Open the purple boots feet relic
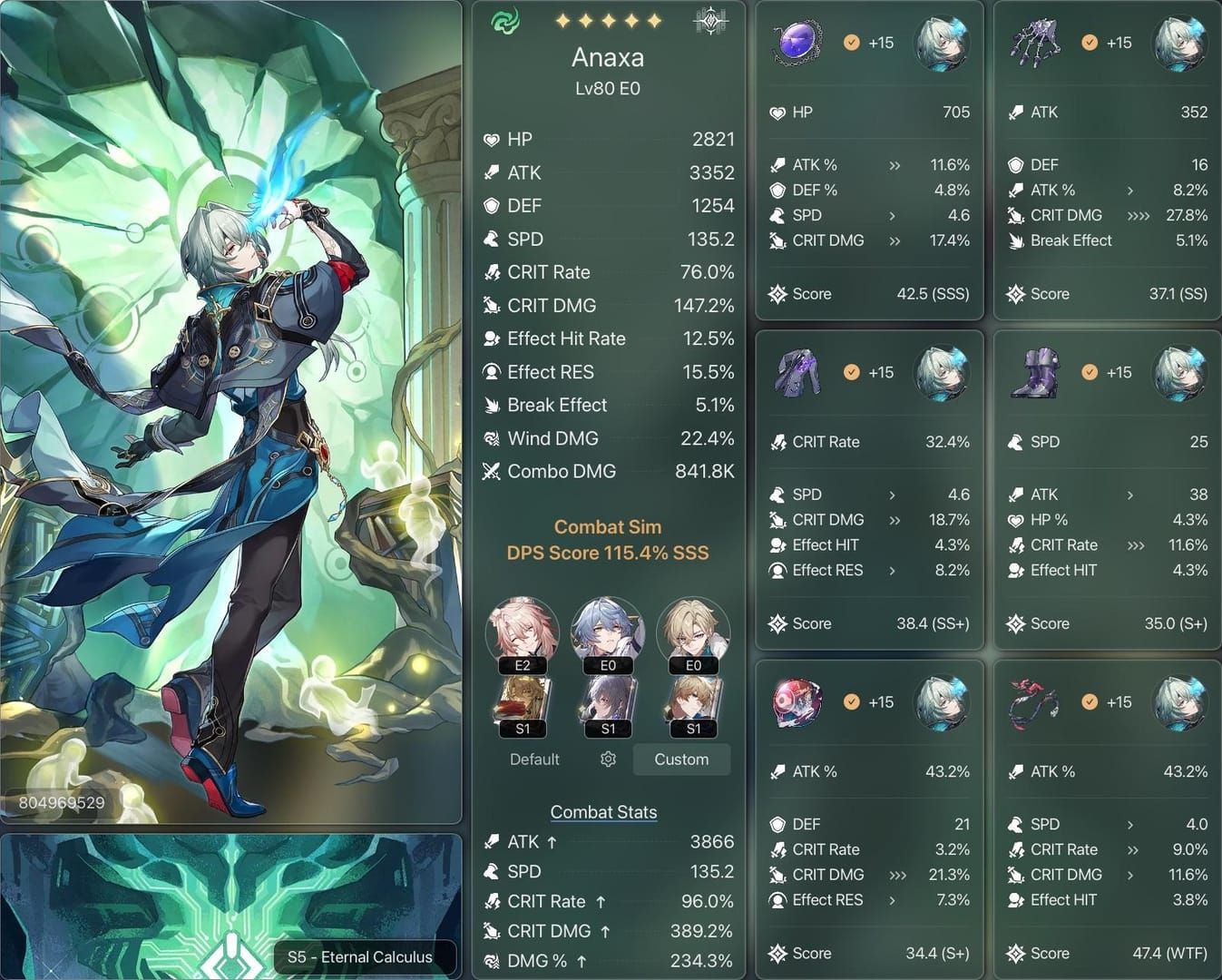1222x980 pixels. tap(1035, 373)
